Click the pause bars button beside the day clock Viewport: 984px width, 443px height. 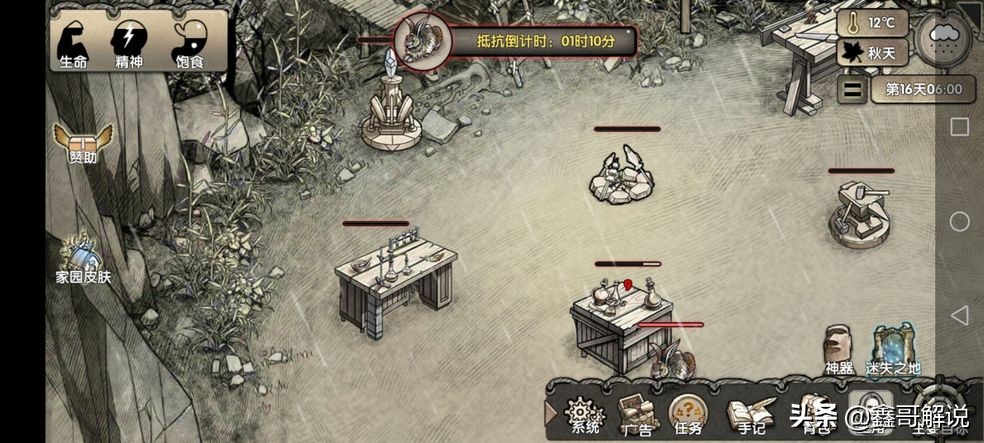click(x=852, y=89)
